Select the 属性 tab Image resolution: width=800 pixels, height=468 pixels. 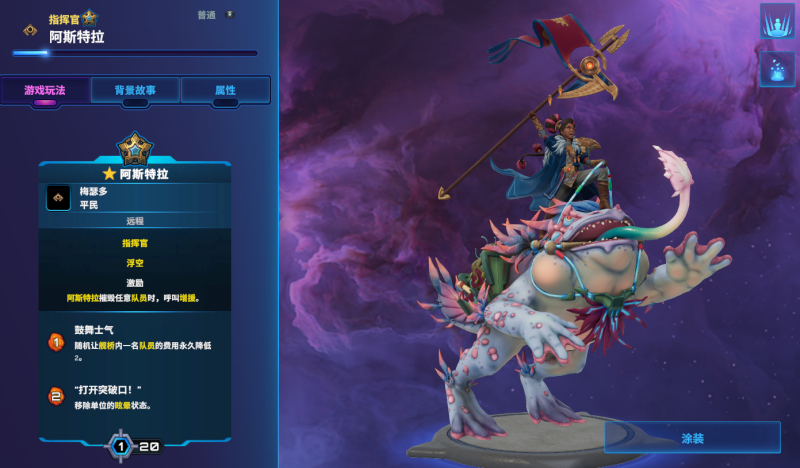tap(225, 90)
